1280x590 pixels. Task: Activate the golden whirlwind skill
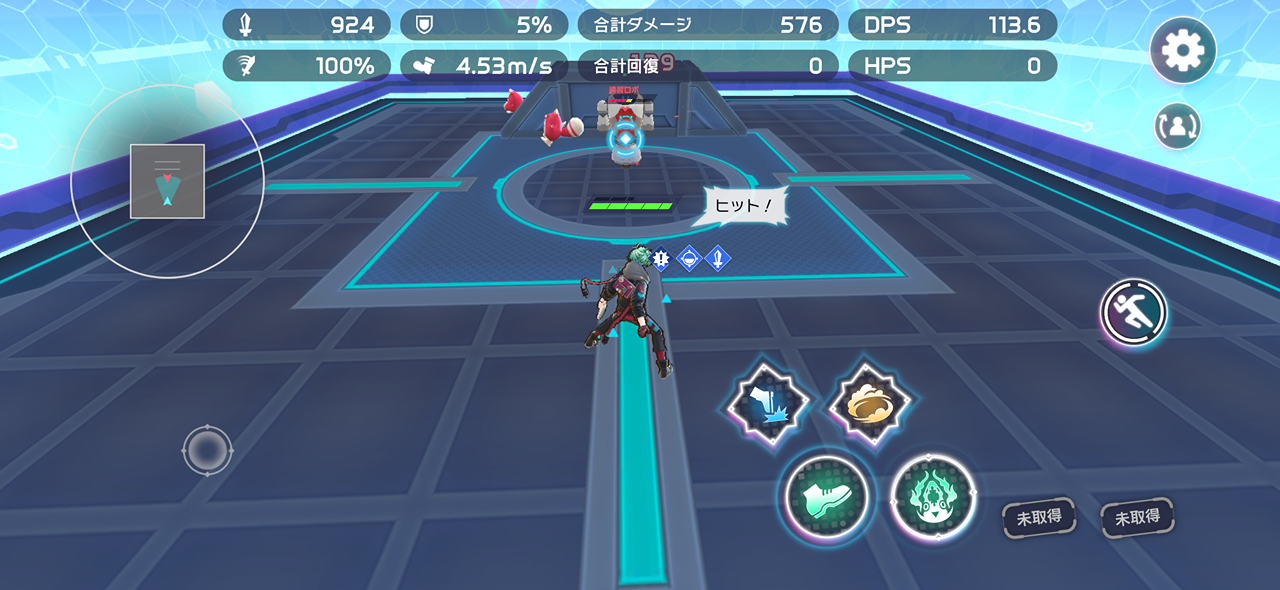pos(870,402)
